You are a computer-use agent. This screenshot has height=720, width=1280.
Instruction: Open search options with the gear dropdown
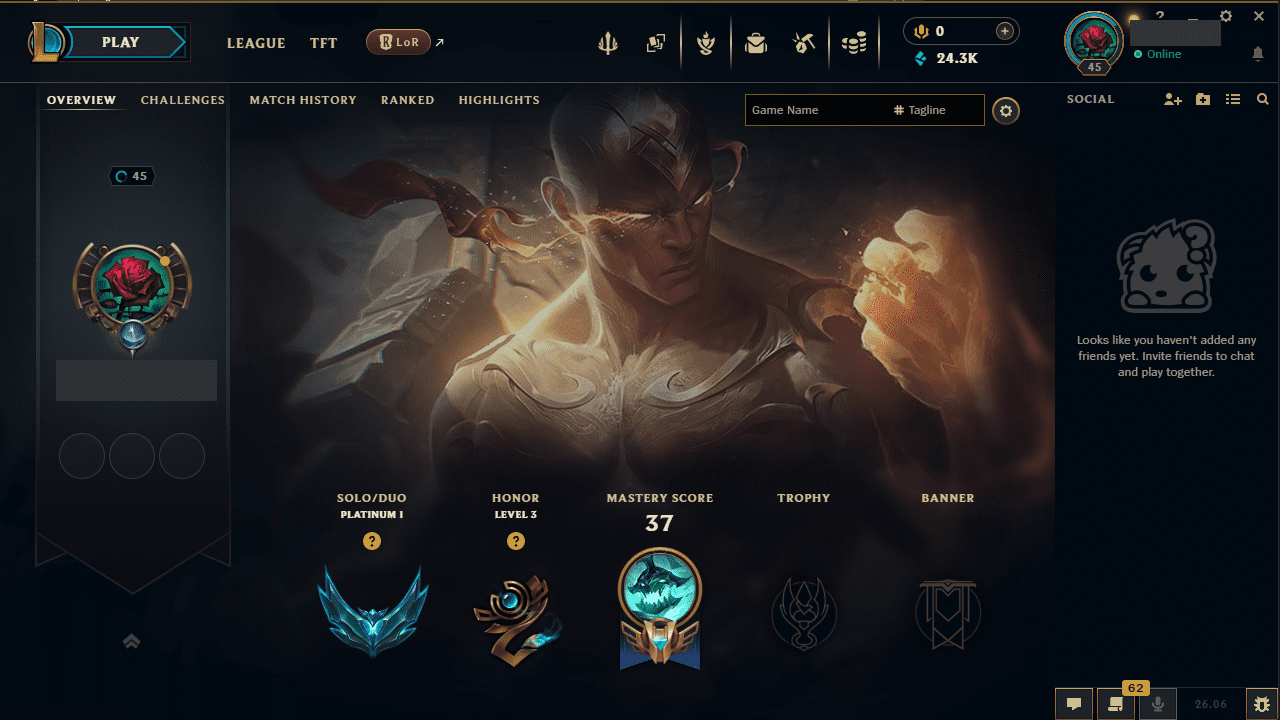pos(1006,110)
